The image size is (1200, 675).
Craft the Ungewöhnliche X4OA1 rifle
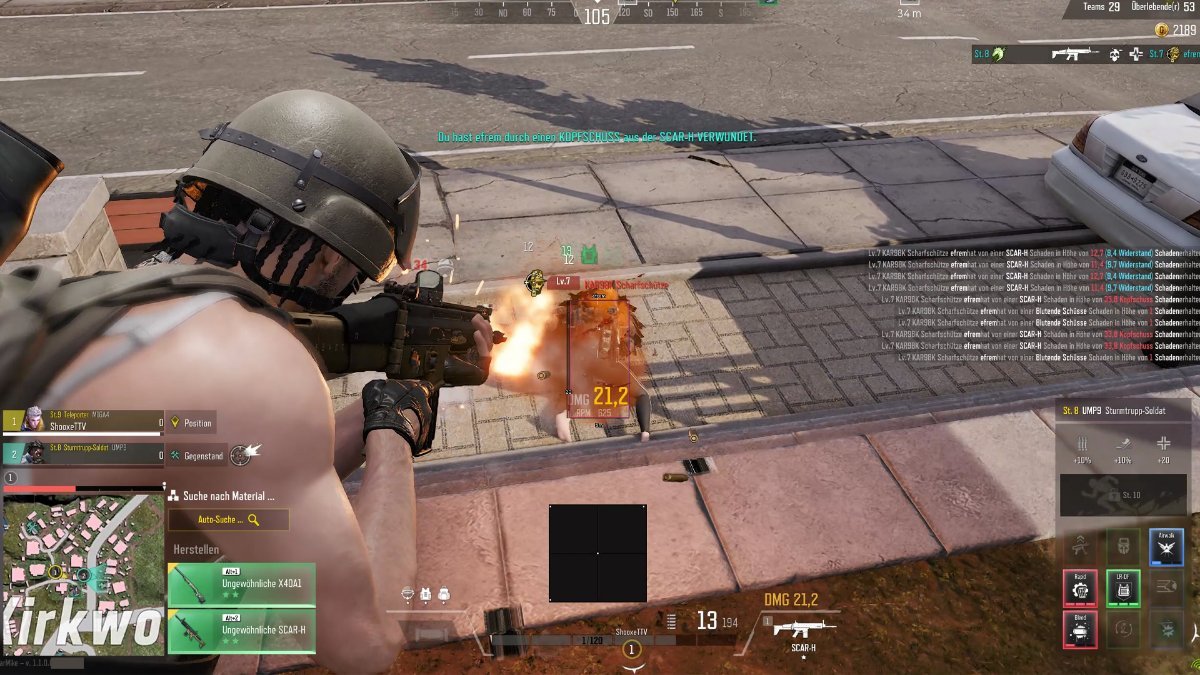(241, 585)
